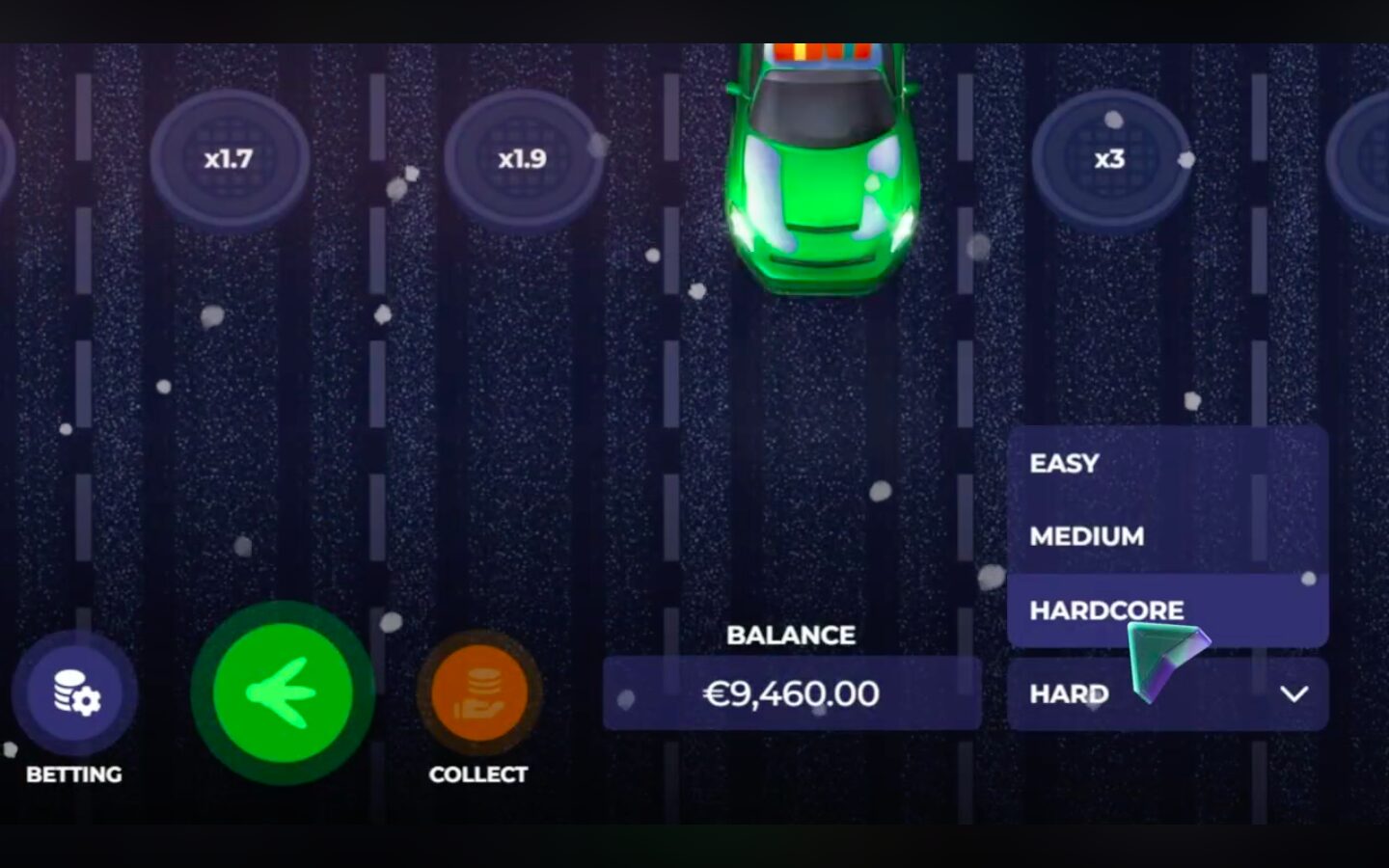Click the COLLECT label
This screenshot has width=1389, height=868.
point(478,773)
